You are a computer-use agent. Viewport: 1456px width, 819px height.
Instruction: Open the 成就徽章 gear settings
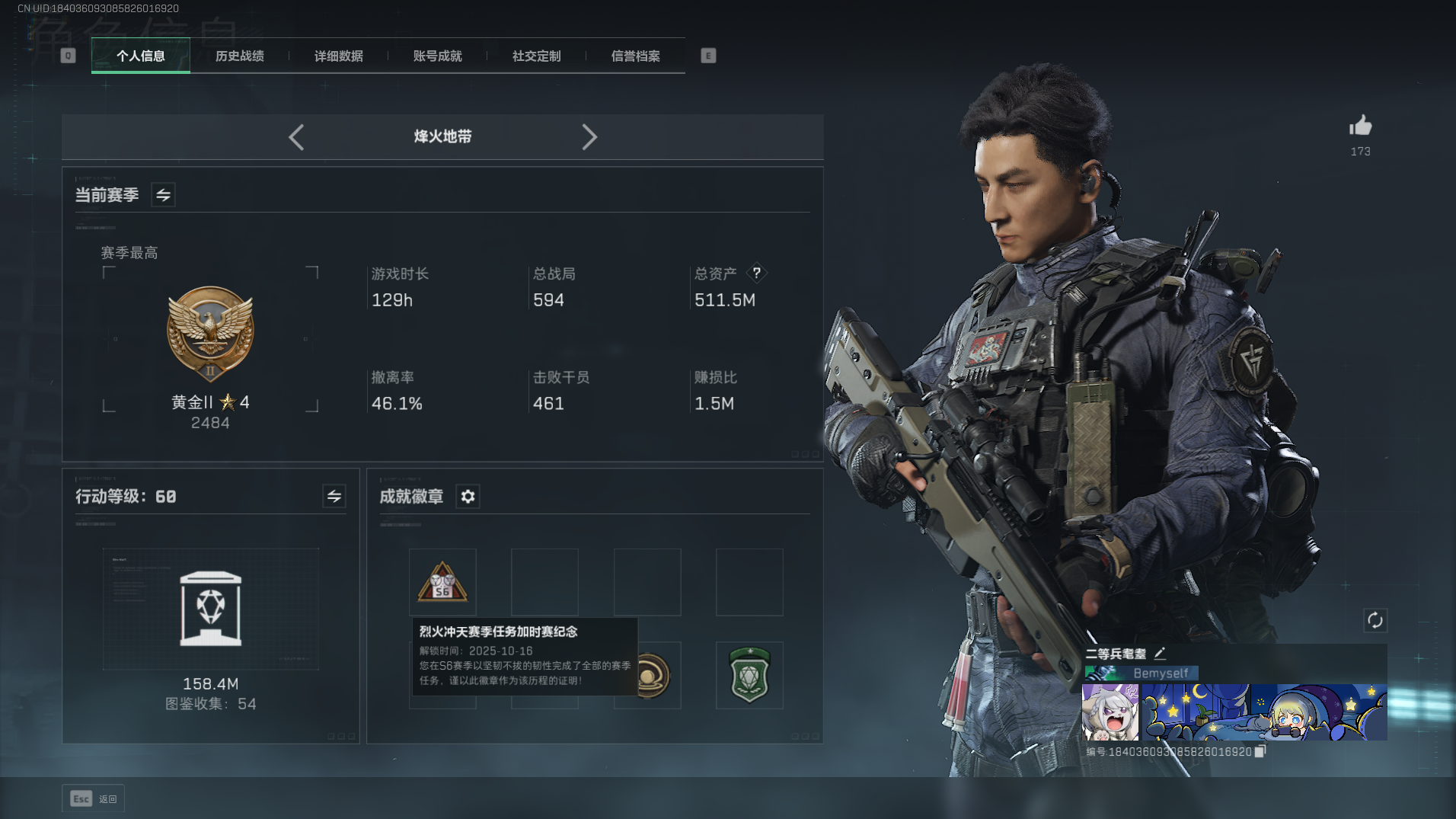(x=468, y=497)
